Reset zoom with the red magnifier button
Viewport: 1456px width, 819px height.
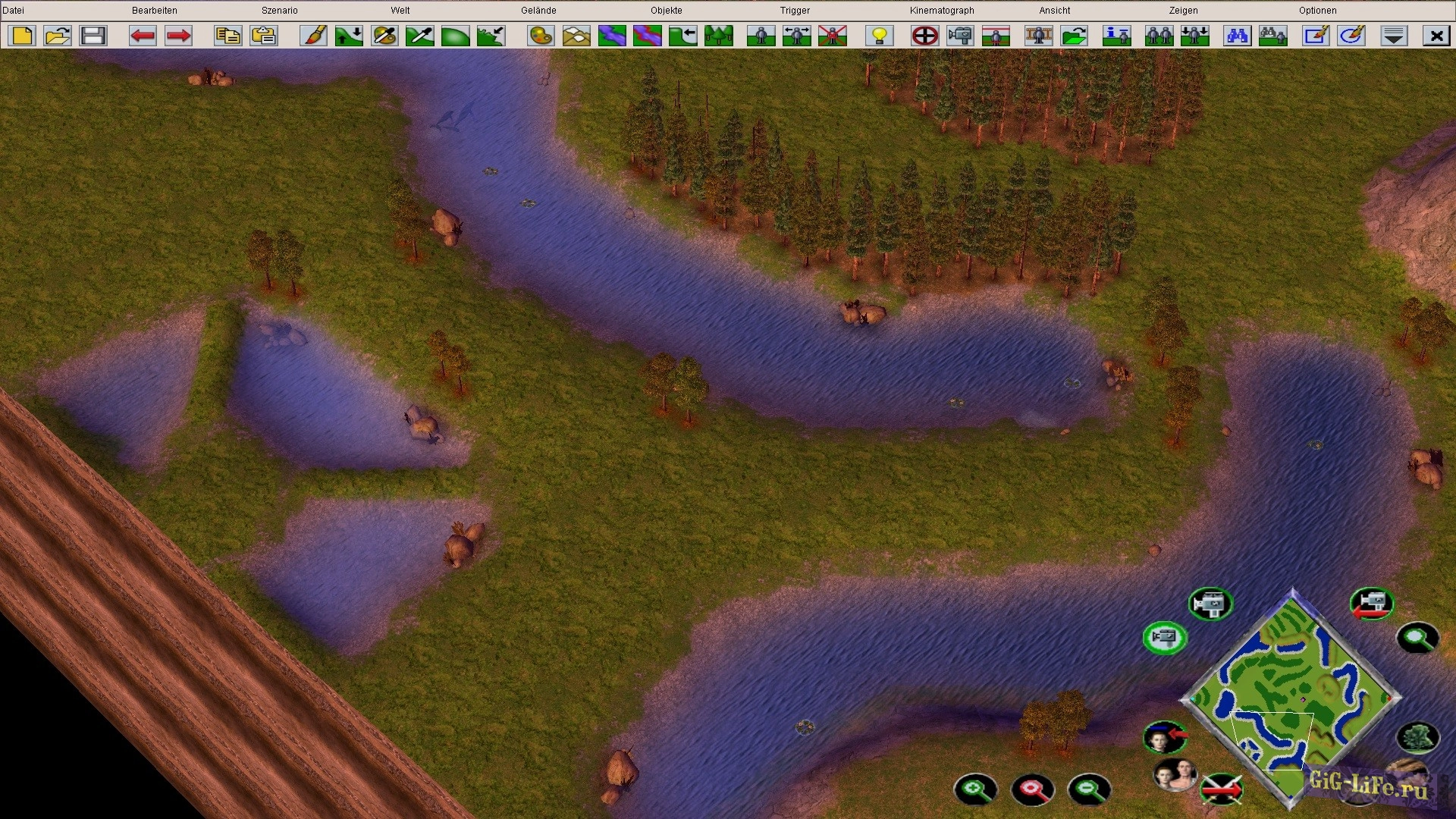coord(1032,789)
